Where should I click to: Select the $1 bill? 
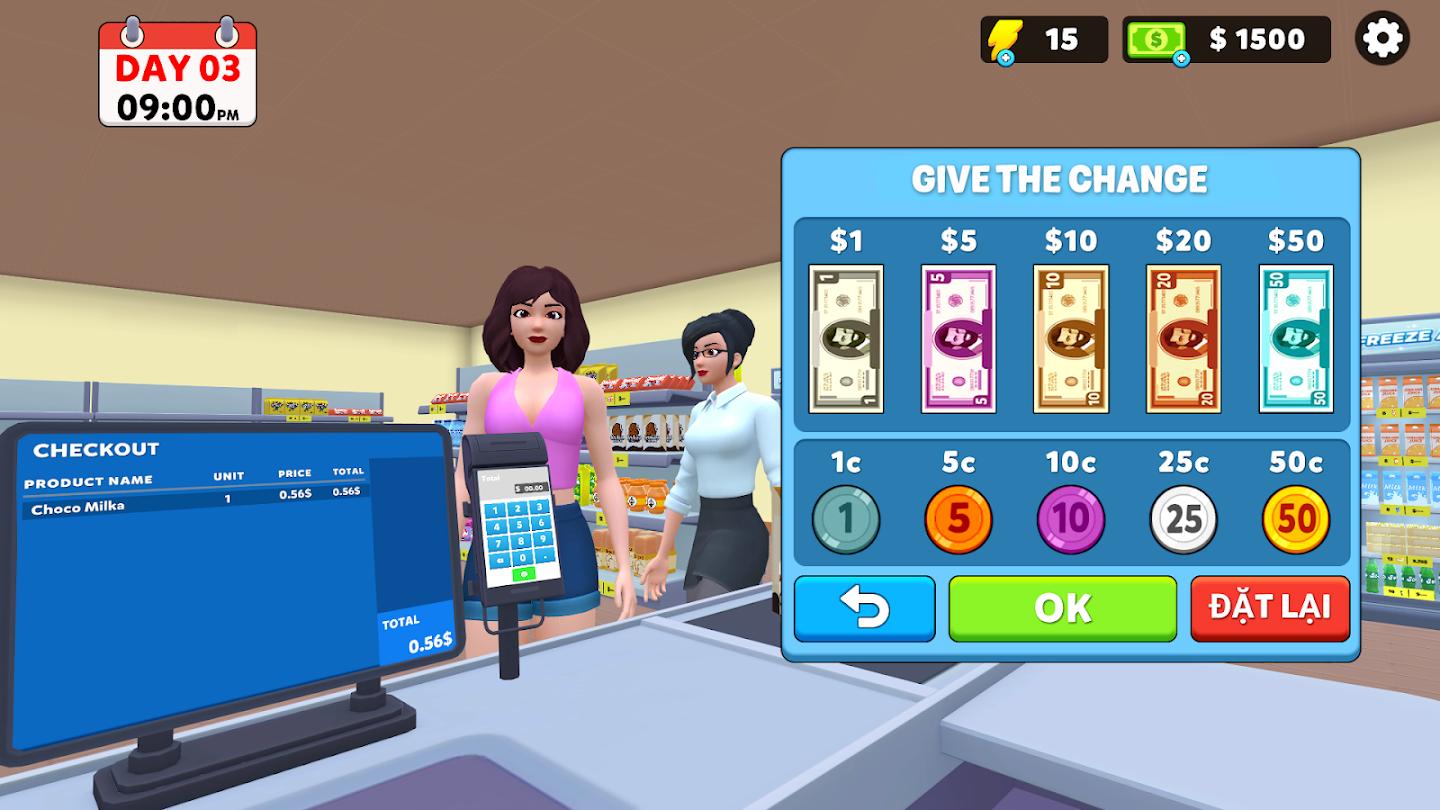(x=845, y=338)
